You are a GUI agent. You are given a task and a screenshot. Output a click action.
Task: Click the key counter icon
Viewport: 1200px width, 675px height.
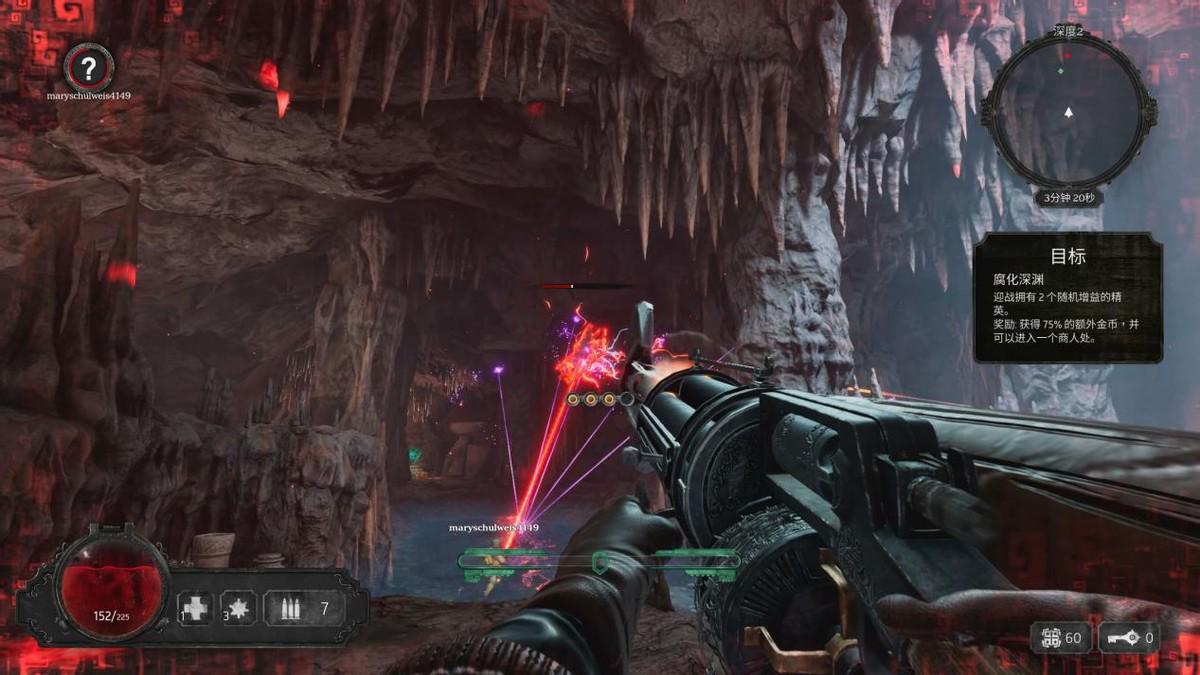[x=1123, y=637]
